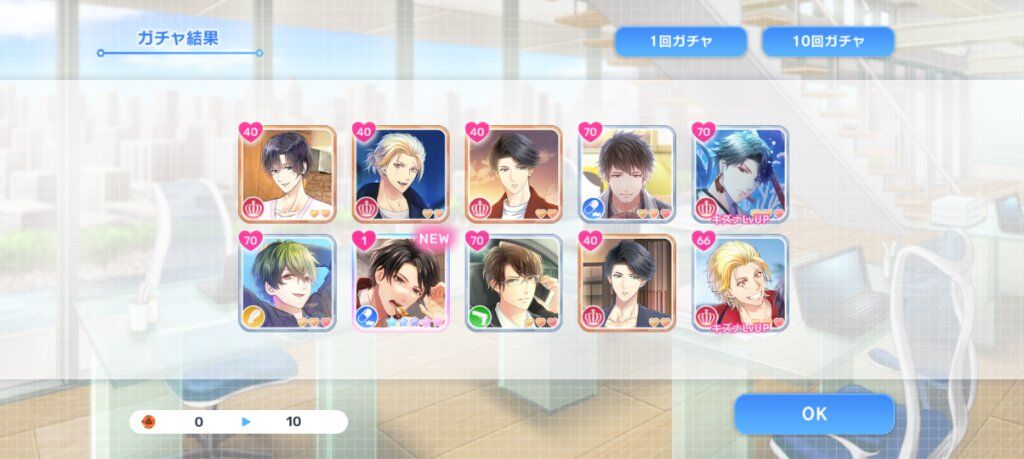1024x459 pixels.
Task: Open the level 40 card by wooden door
Action: pos(627,283)
